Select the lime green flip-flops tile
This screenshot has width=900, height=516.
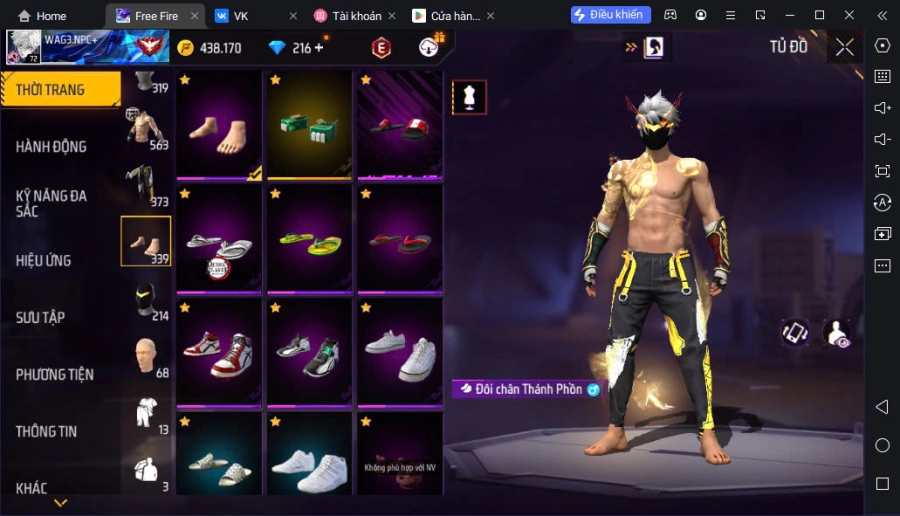click(310, 240)
